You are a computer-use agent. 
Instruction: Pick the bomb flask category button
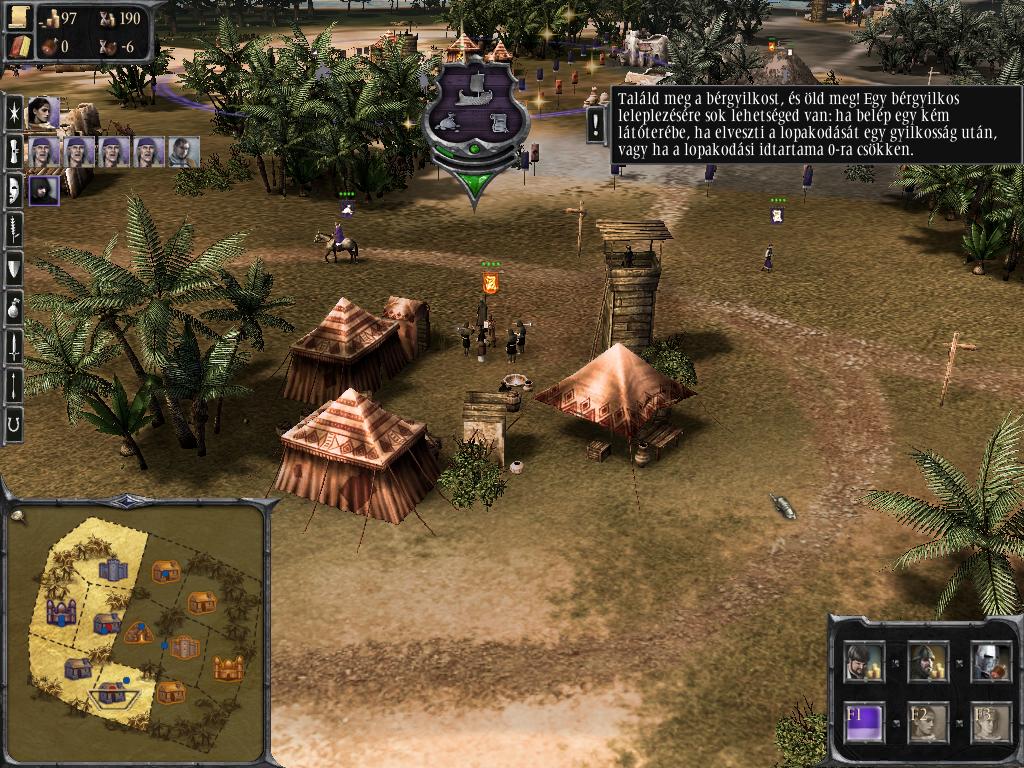pyautogui.click(x=14, y=306)
